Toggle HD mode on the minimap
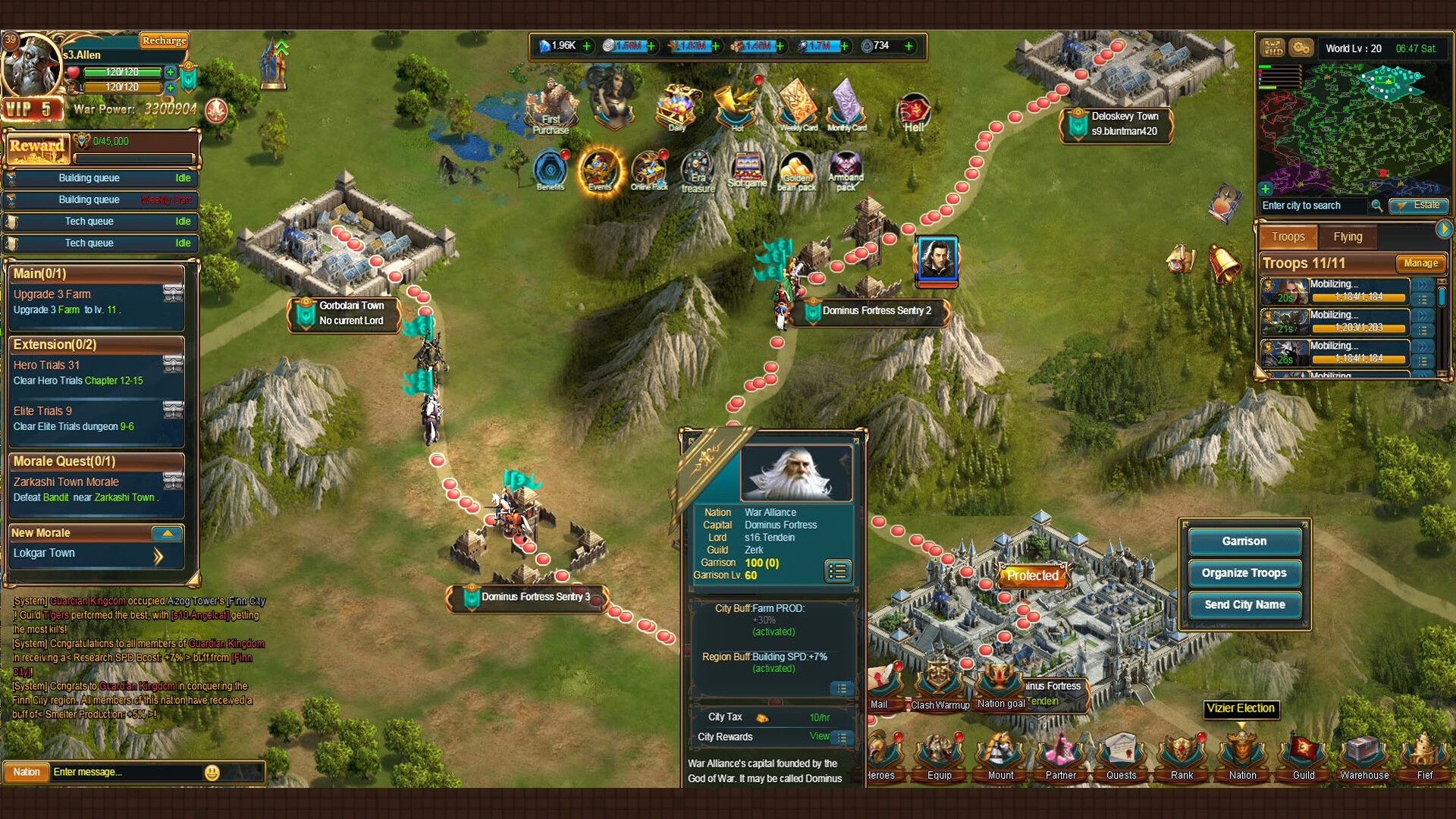This screenshot has height=819, width=1456. point(1273,47)
